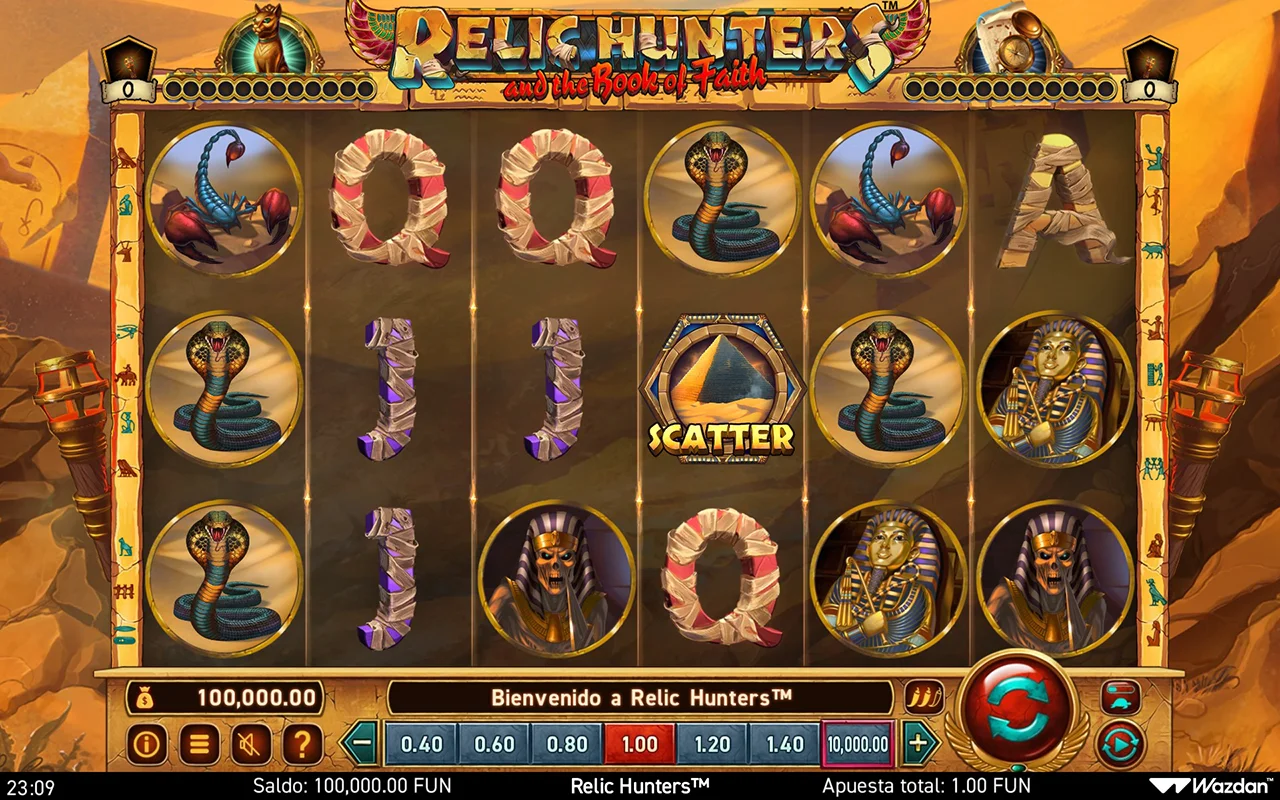This screenshot has width=1280, height=800.
Task: Pick the 1.20 bet option
Action: click(x=712, y=744)
